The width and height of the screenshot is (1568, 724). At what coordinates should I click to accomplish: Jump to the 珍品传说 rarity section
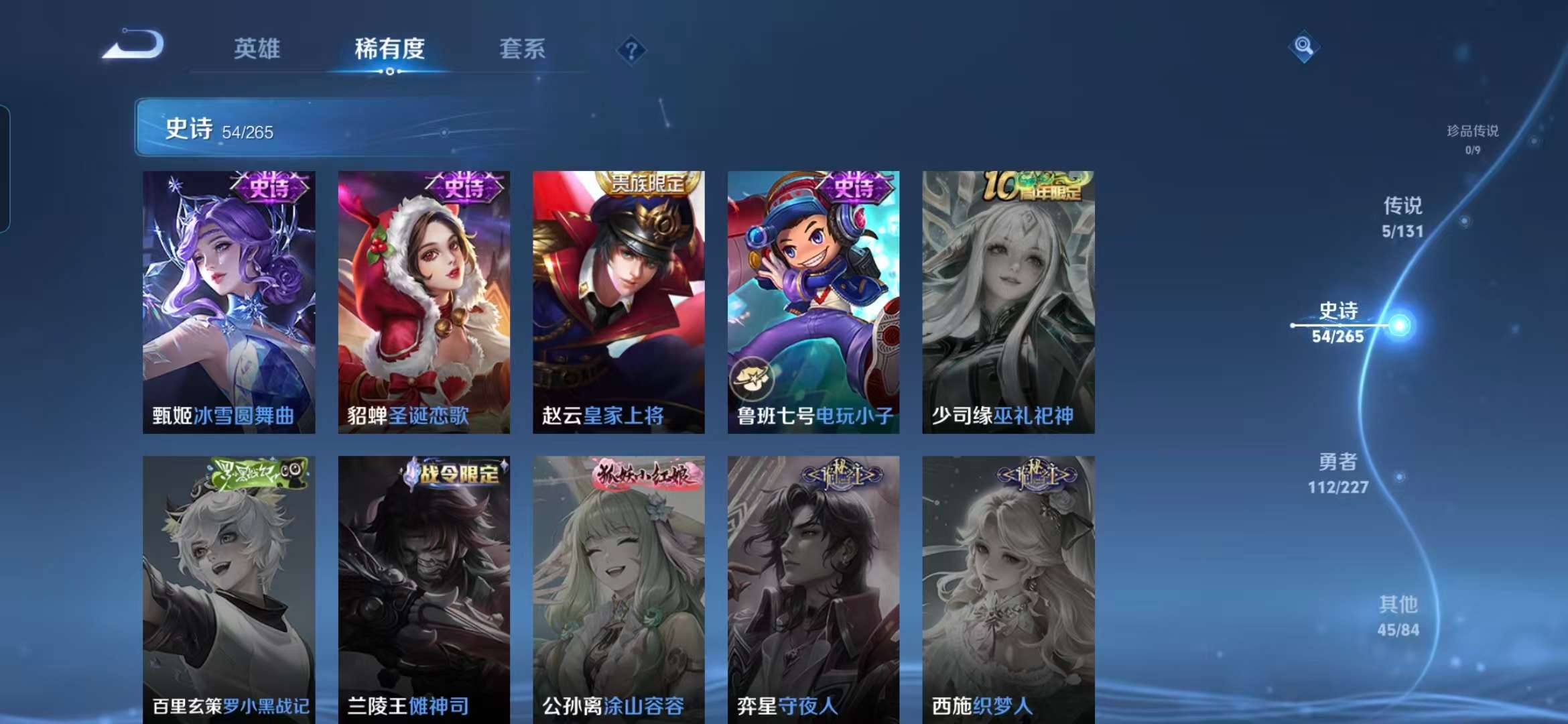1472,139
